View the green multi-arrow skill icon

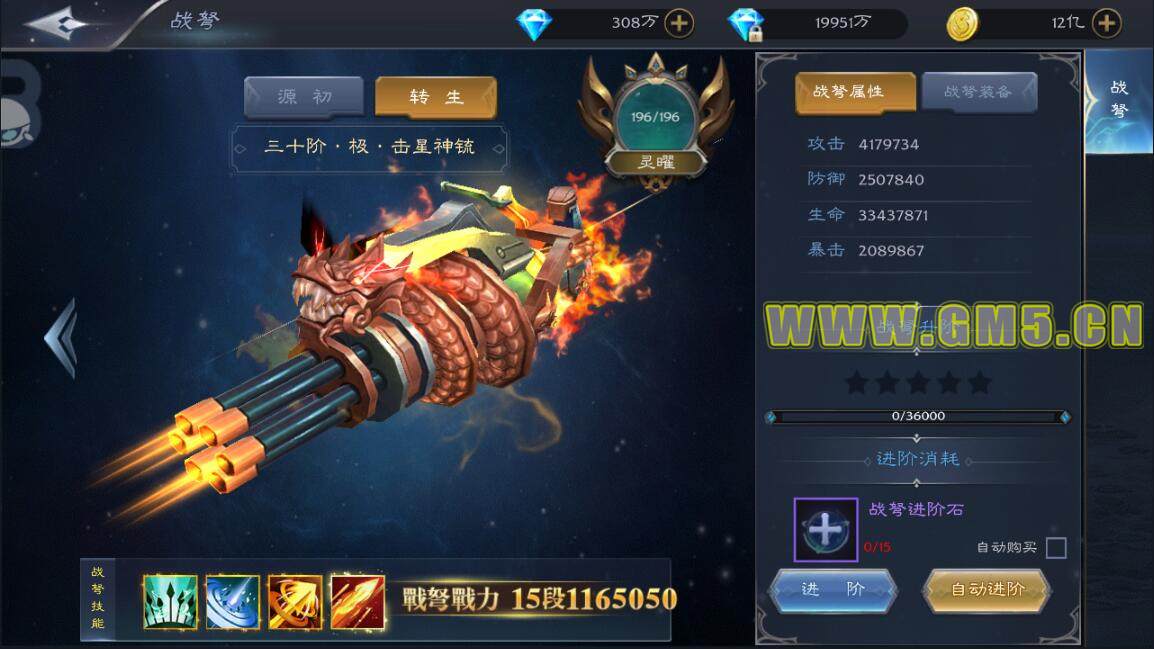[170, 601]
